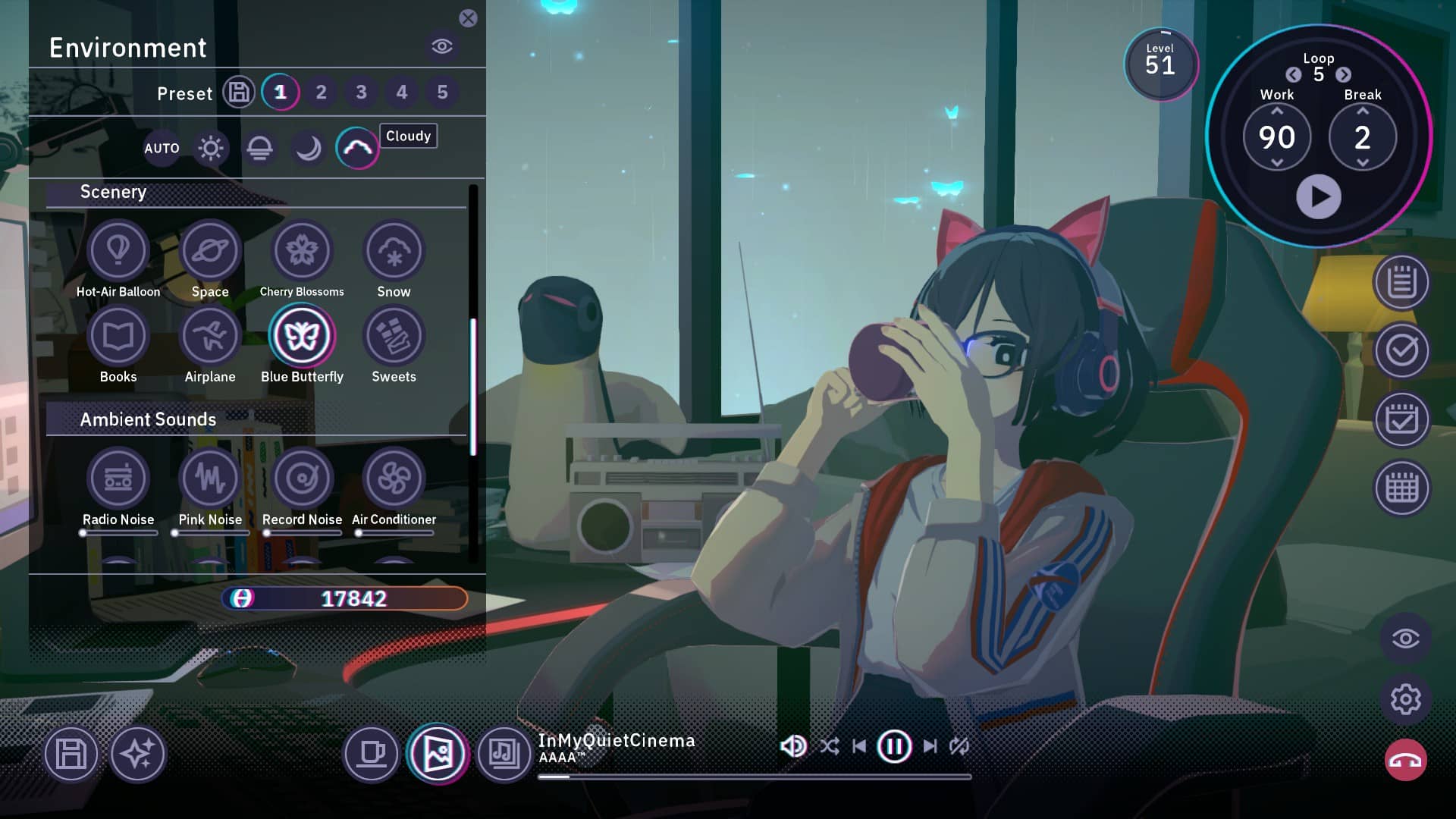Save the current environment preset
The width and height of the screenshot is (1456, 819).
coord(239,93)
